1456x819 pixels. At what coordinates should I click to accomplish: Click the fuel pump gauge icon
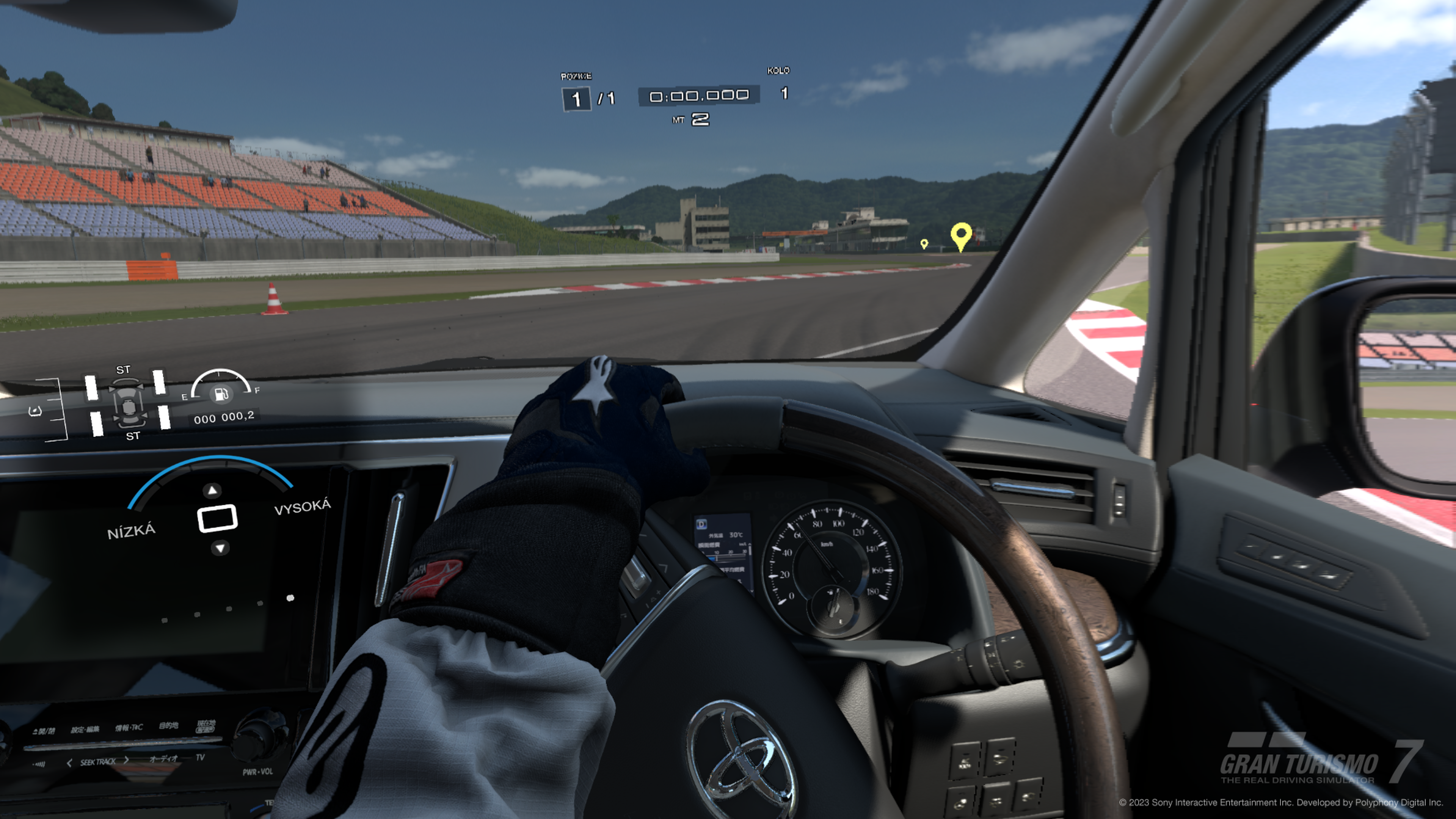221,394
